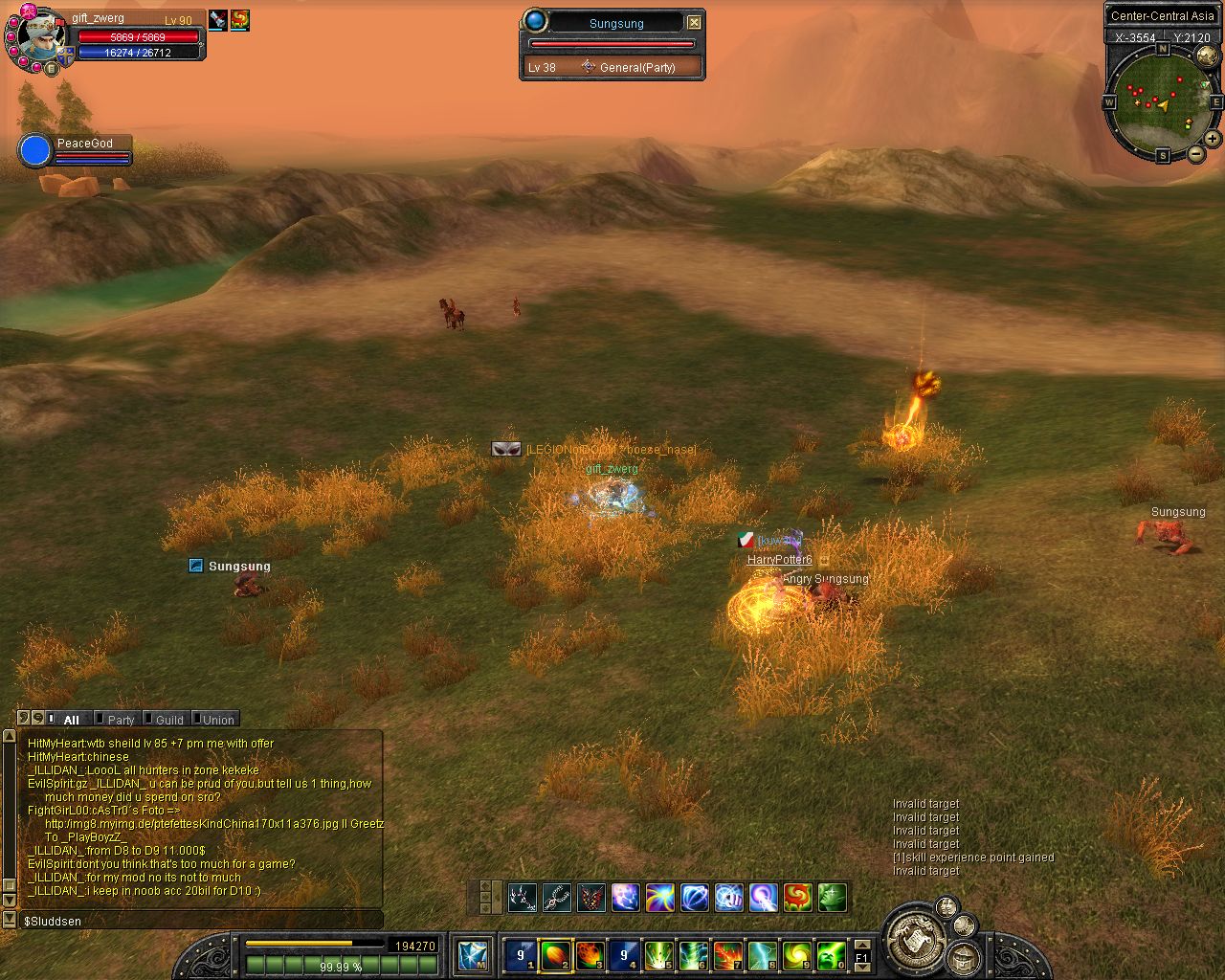
Task: Zoom in the minimap with plus button
Action: click(1212, 139)
